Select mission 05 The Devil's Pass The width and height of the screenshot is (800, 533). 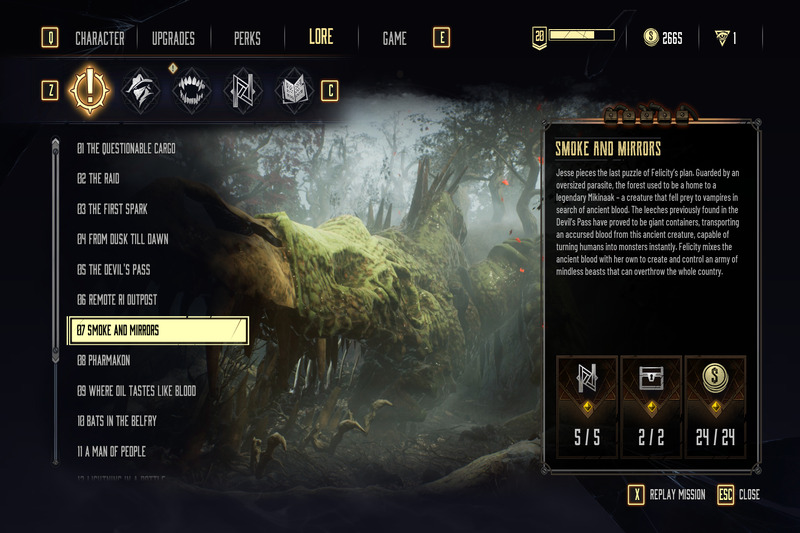click(113, 270)
